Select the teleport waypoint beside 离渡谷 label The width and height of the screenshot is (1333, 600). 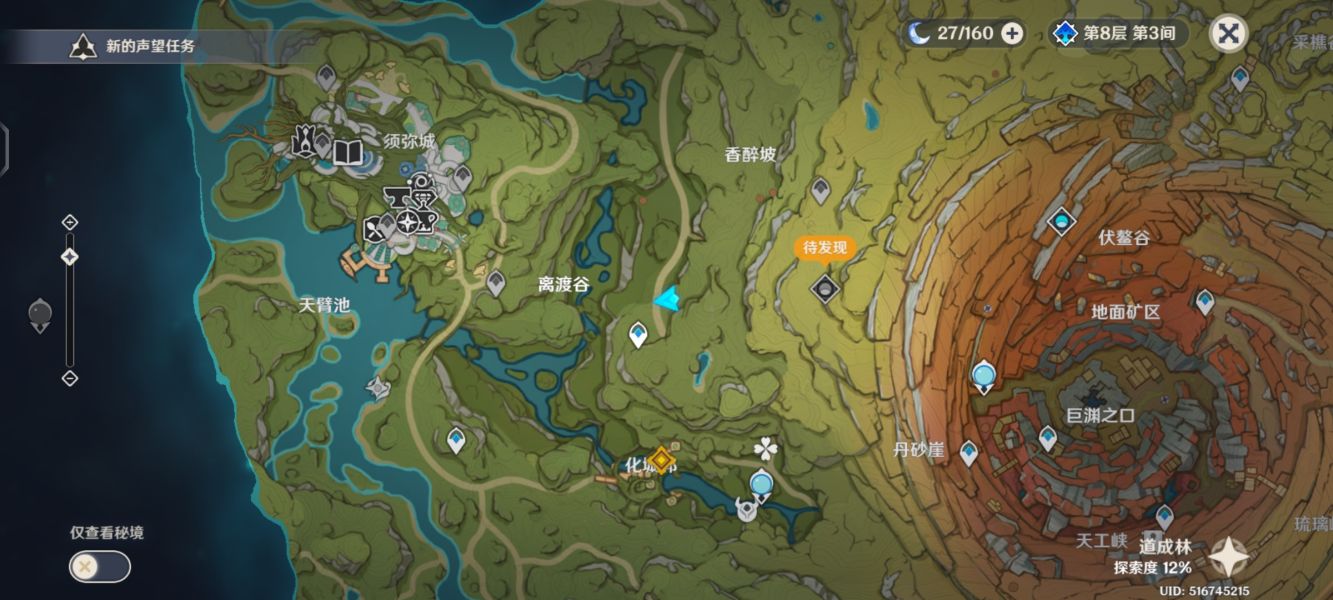496,283
